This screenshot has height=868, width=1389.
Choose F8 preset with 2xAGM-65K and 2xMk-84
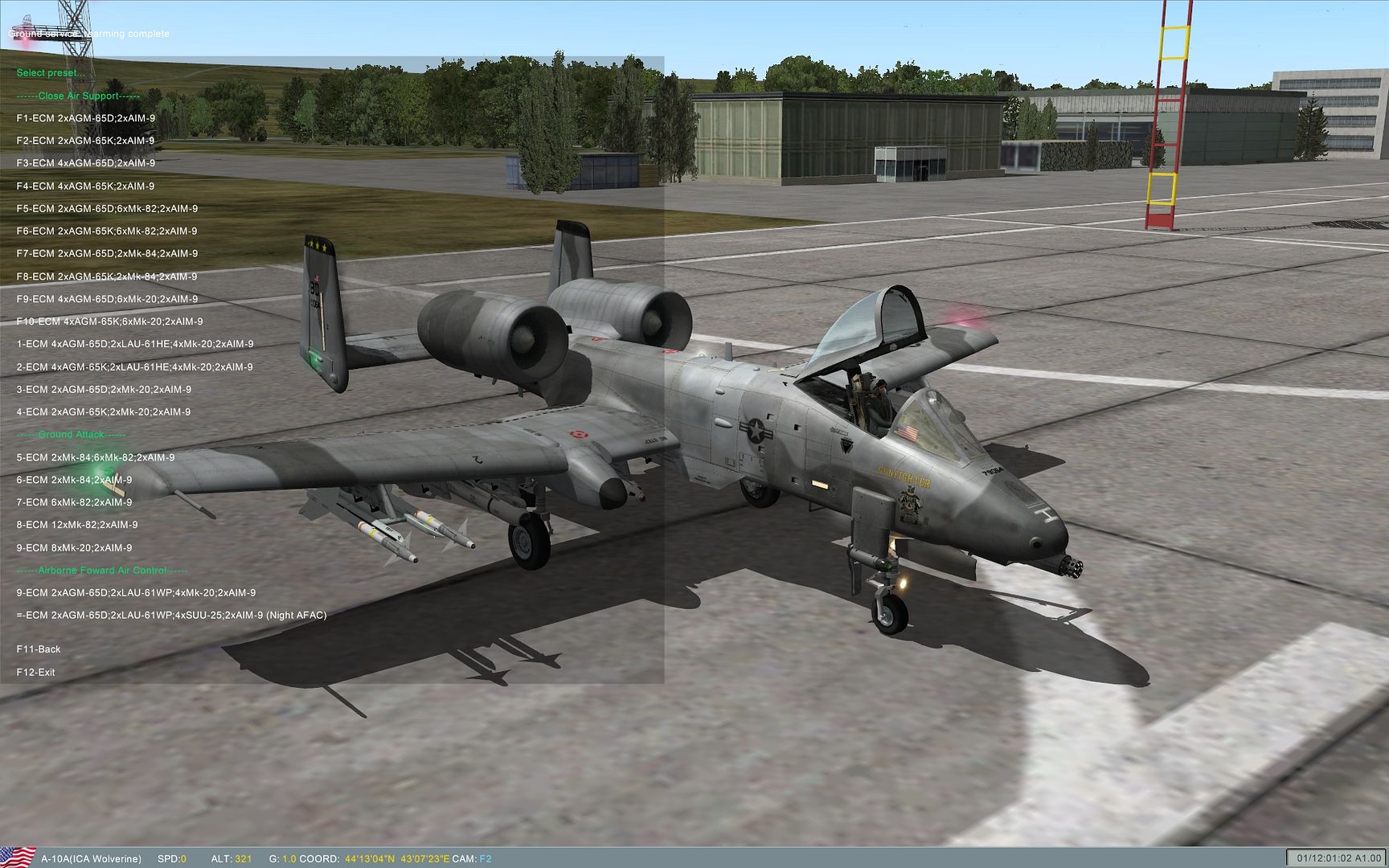pos(107,276)
